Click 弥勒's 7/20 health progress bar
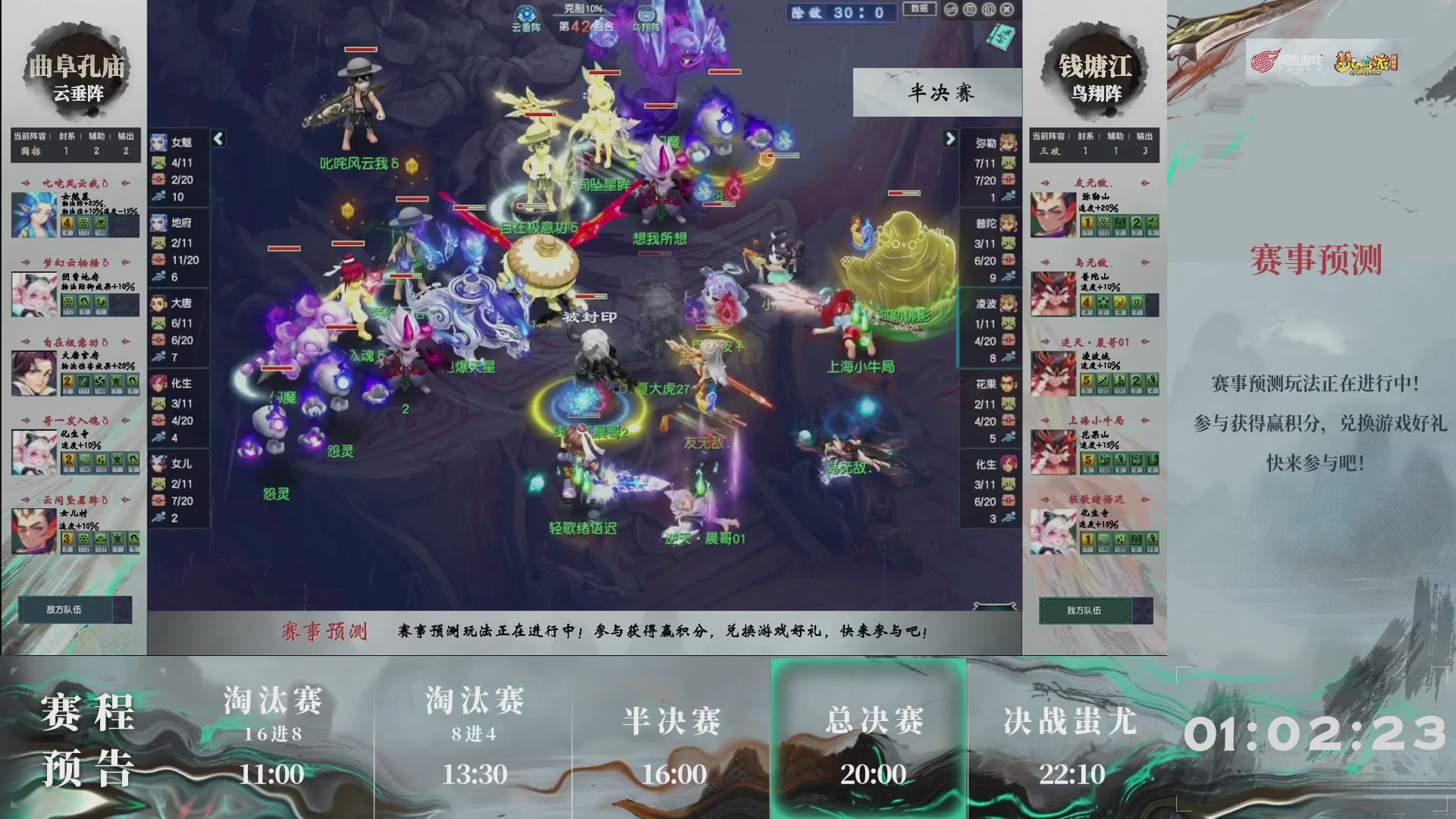 986,181
